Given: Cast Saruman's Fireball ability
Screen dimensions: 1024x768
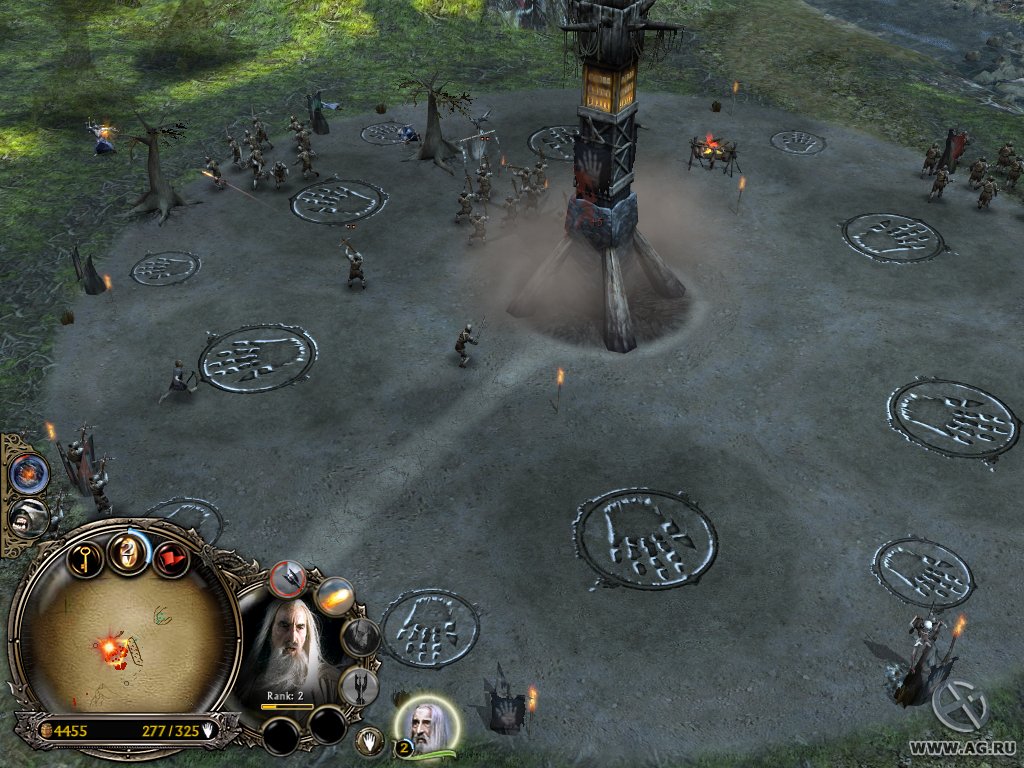Looking at the screenshot, I should (334, 597).
